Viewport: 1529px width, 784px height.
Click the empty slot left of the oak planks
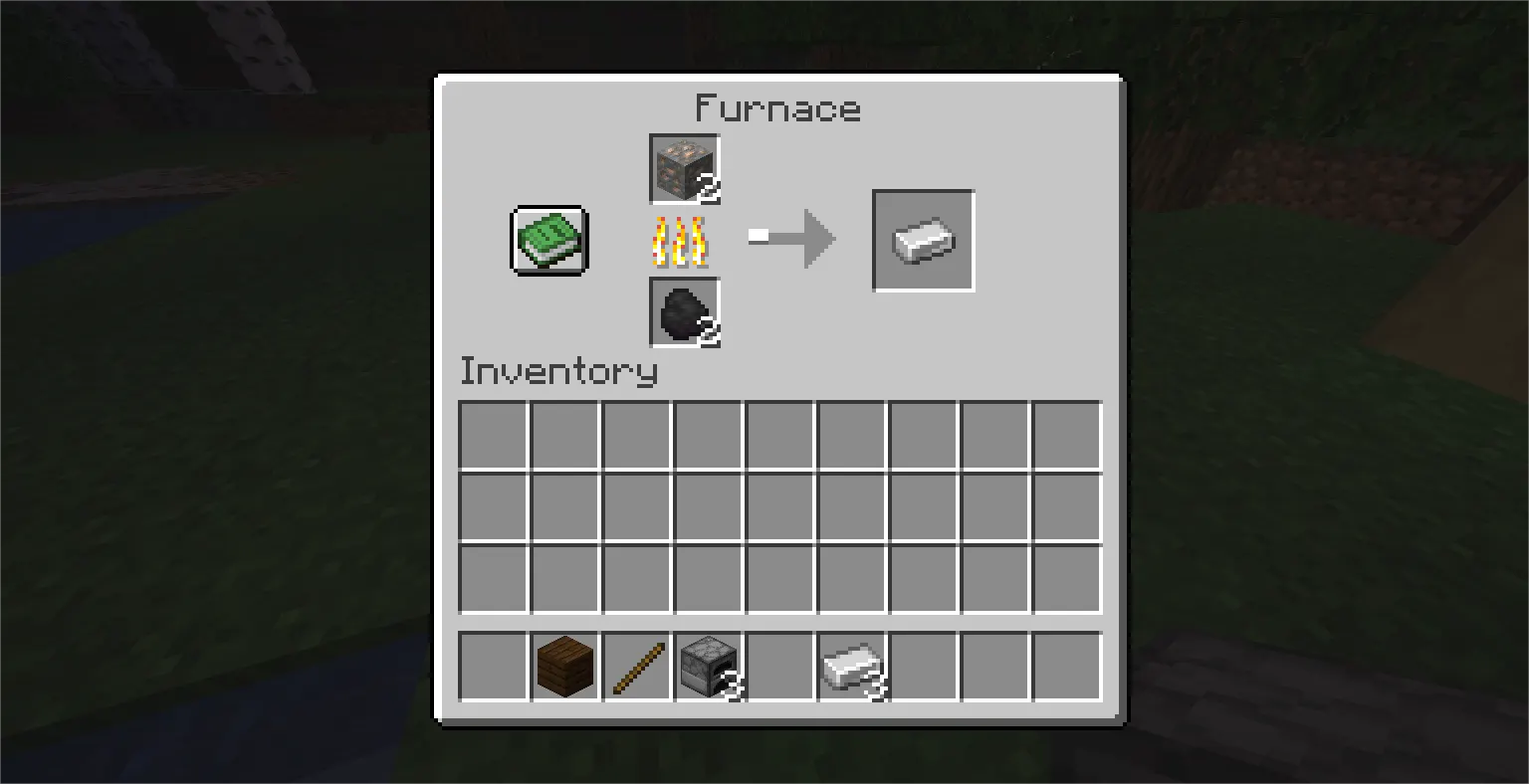pyautogui.click(x=493, y=667)
